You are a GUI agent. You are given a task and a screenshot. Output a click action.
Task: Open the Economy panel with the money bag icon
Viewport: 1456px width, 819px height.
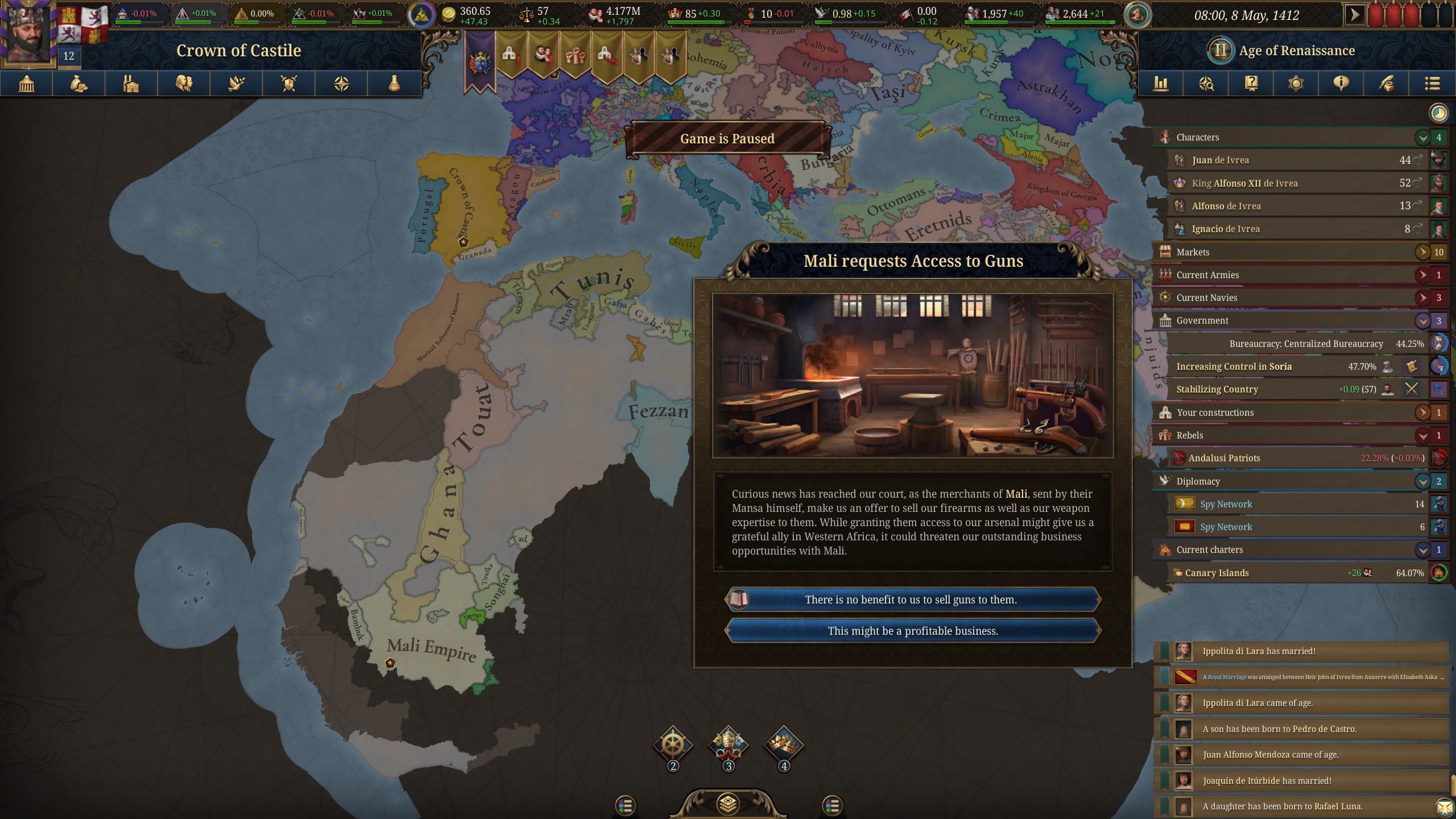click(78, 84)
